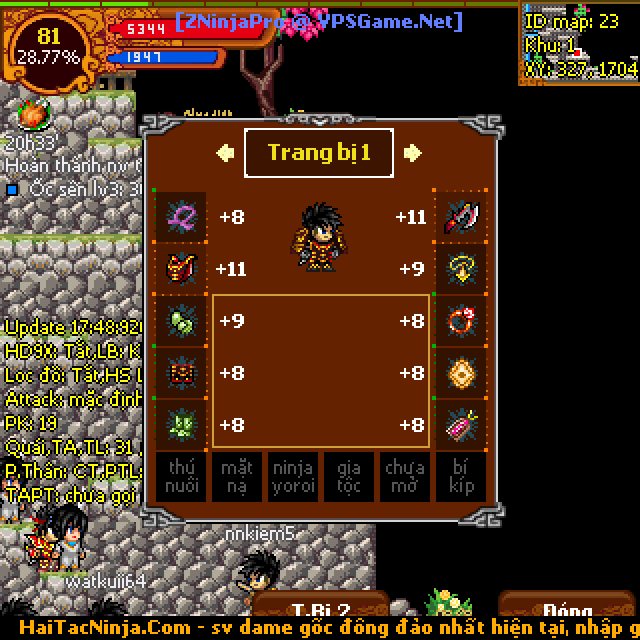Select the red pants equipment slot
Viewport: 640px width, 640px height.
tap(182, 373)
